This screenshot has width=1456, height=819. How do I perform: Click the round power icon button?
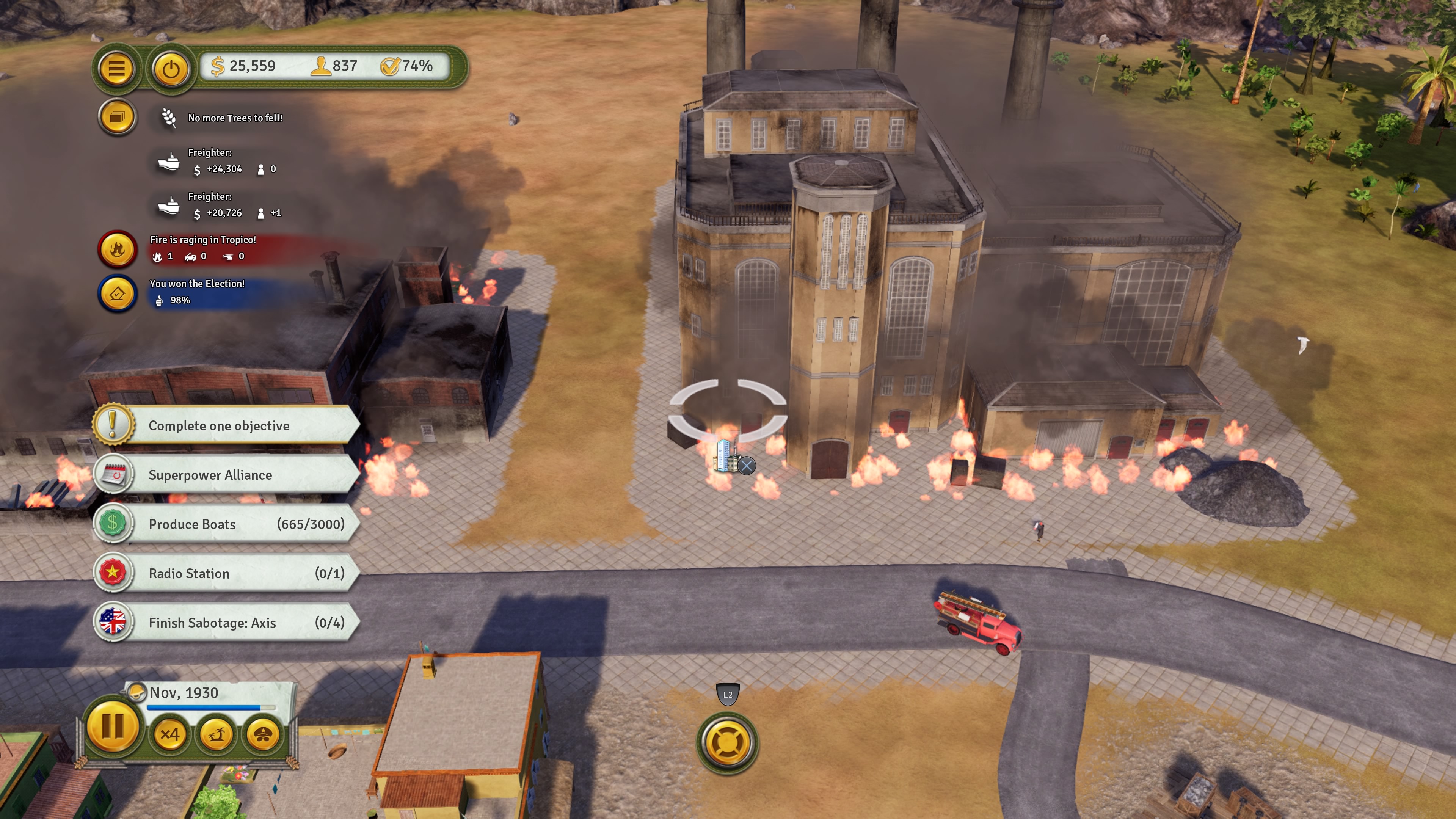click(171, 69)
